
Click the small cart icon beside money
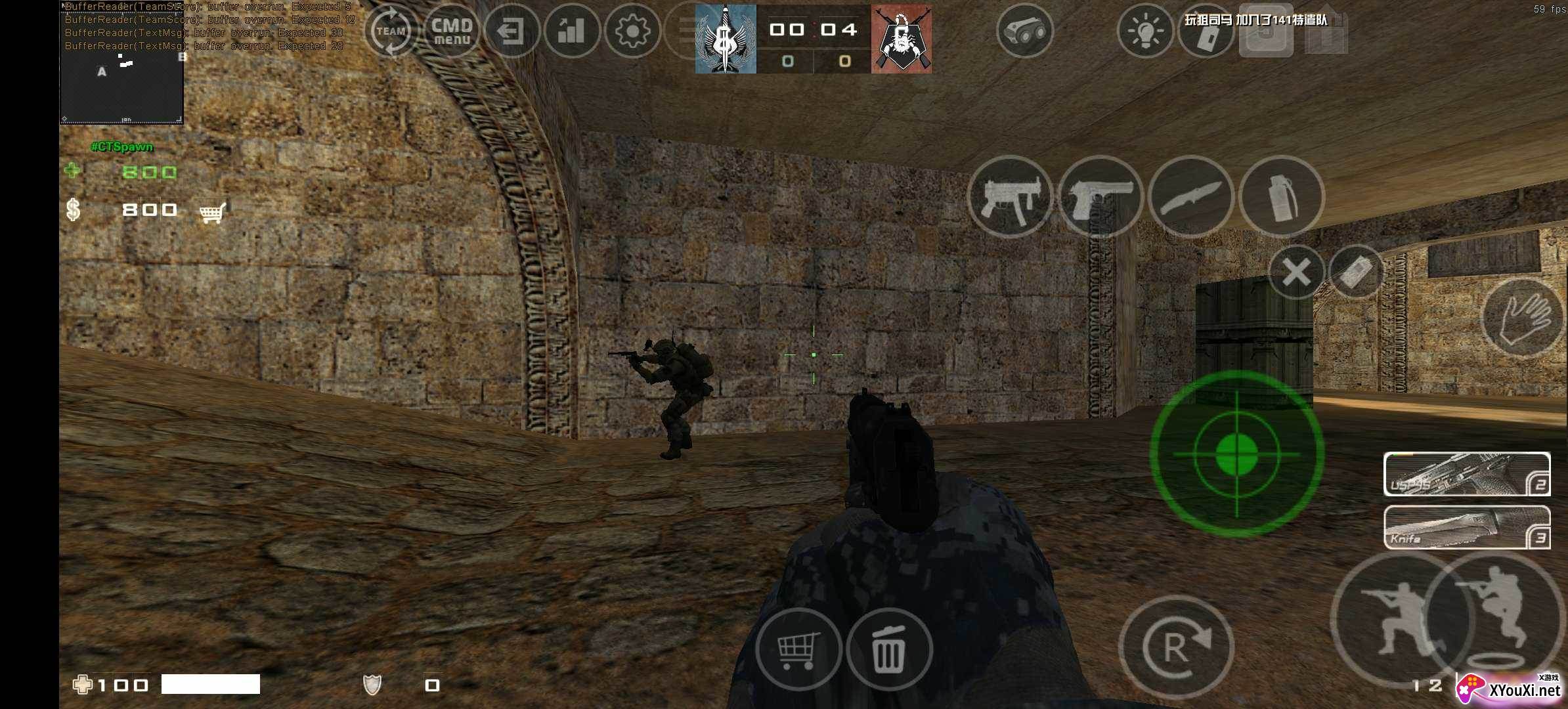click(213, 211)
